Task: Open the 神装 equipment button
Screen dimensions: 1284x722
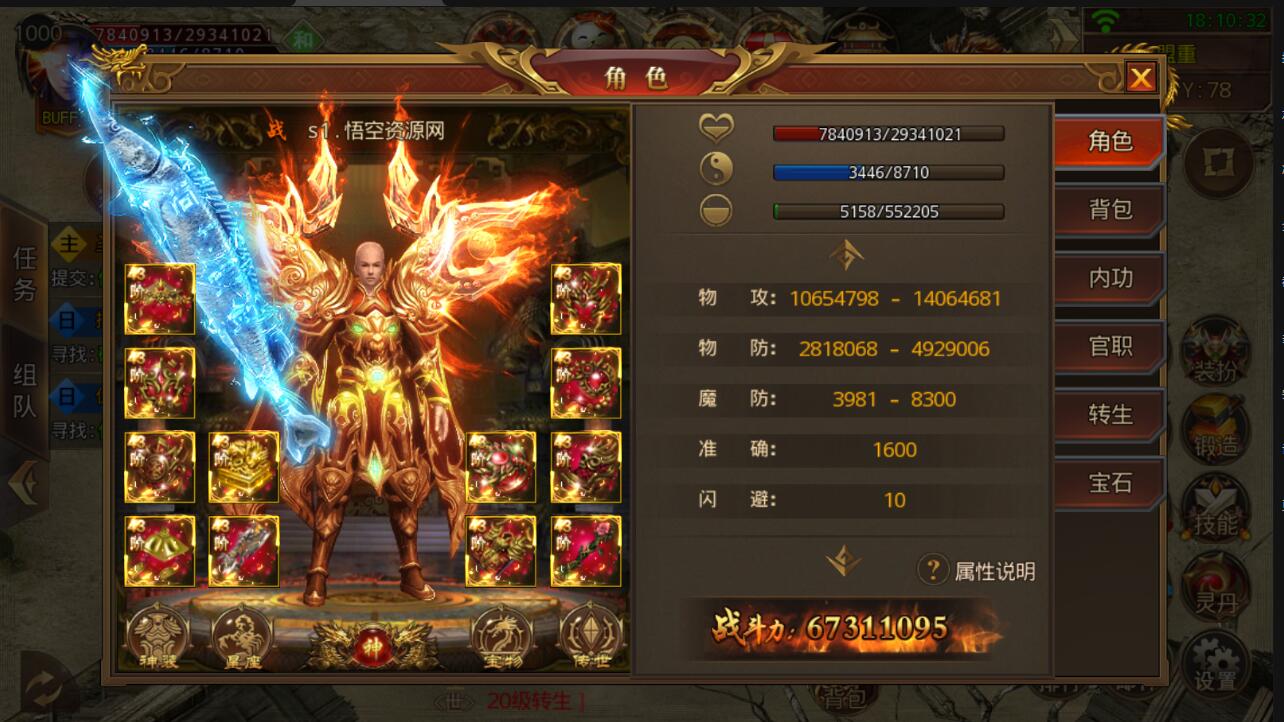Action: 159,636
